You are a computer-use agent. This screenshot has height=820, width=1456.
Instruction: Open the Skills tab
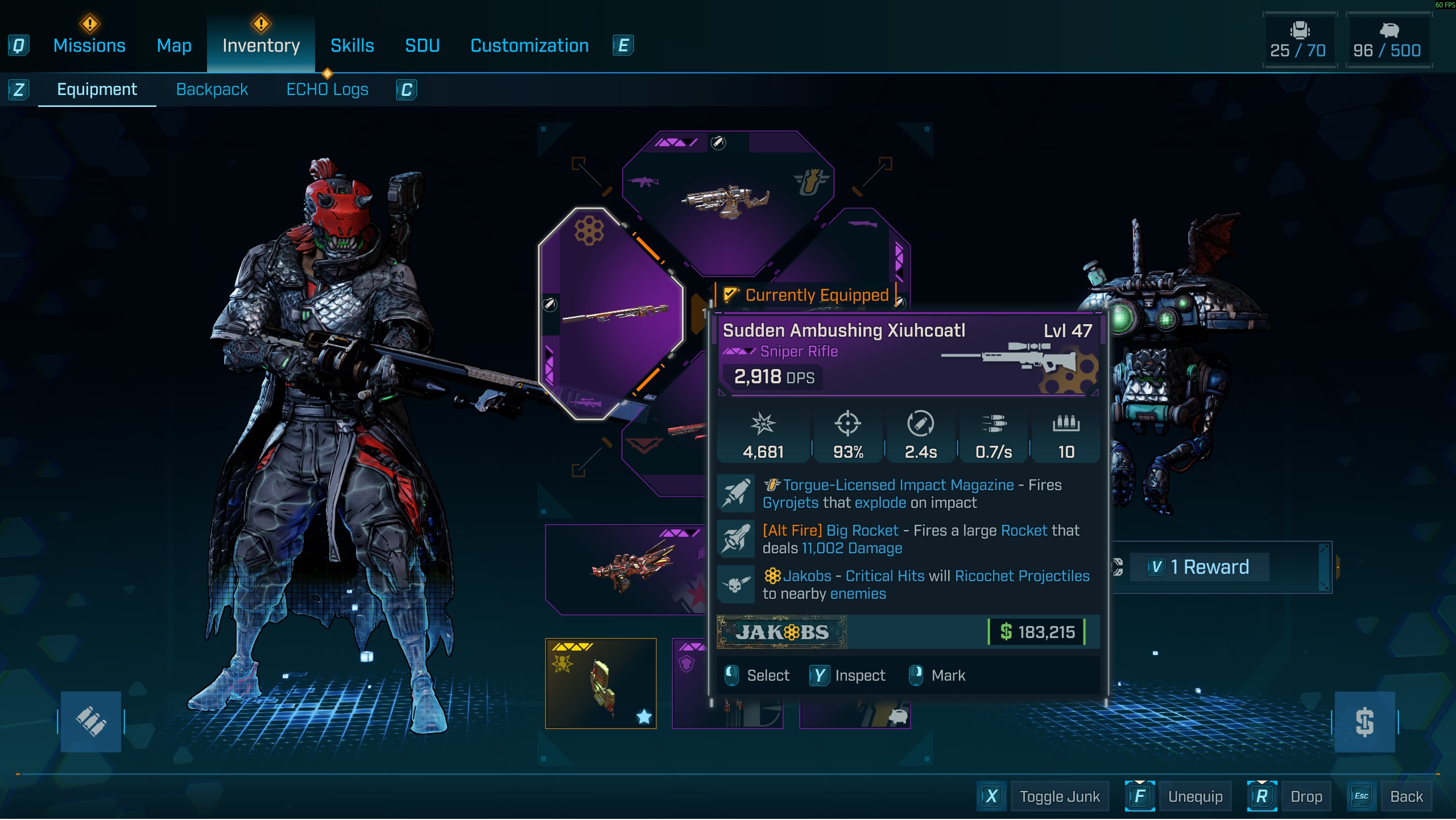point(352,45)
